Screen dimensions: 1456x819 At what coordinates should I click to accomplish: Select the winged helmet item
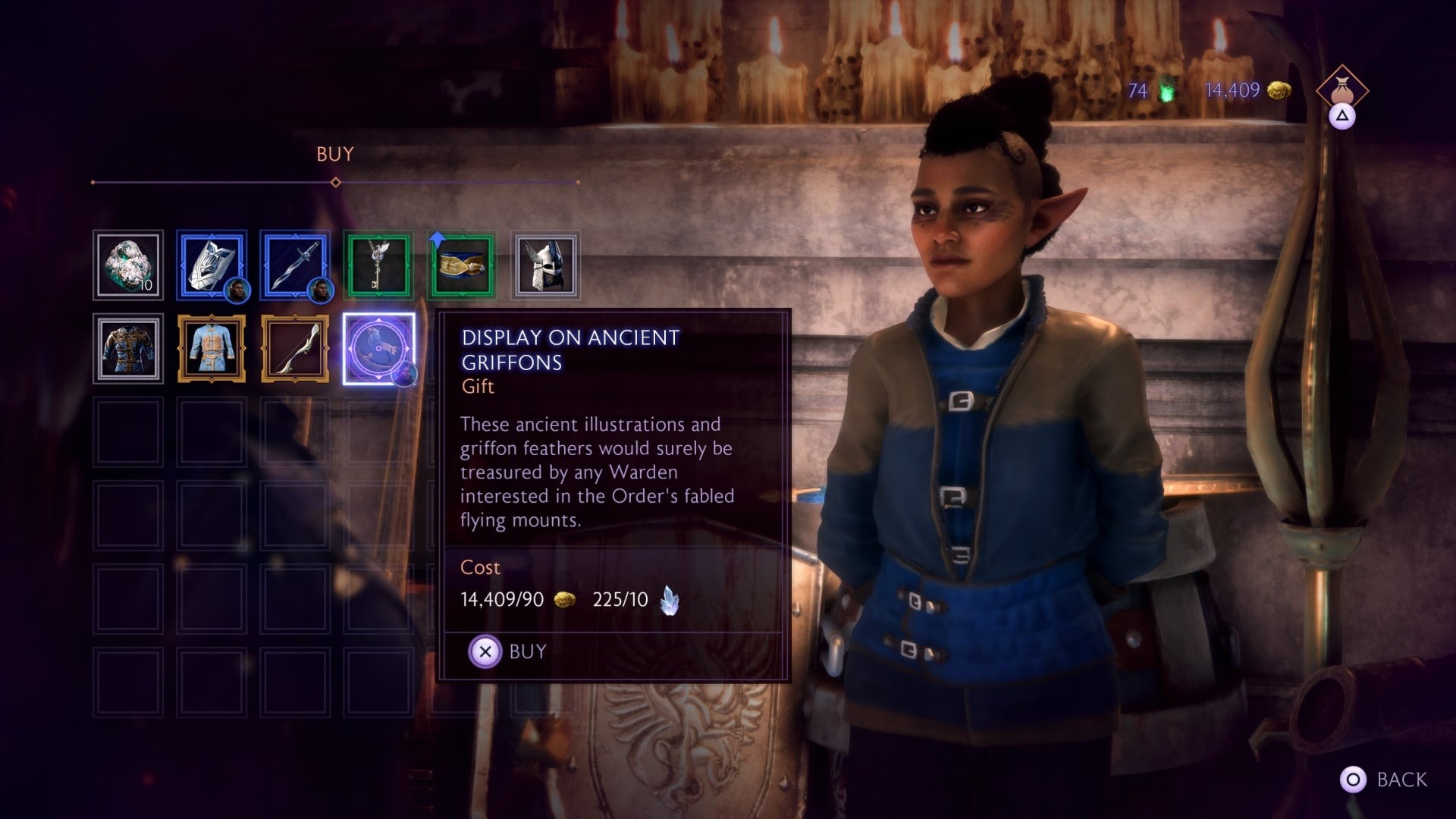[x=545, y=265]
